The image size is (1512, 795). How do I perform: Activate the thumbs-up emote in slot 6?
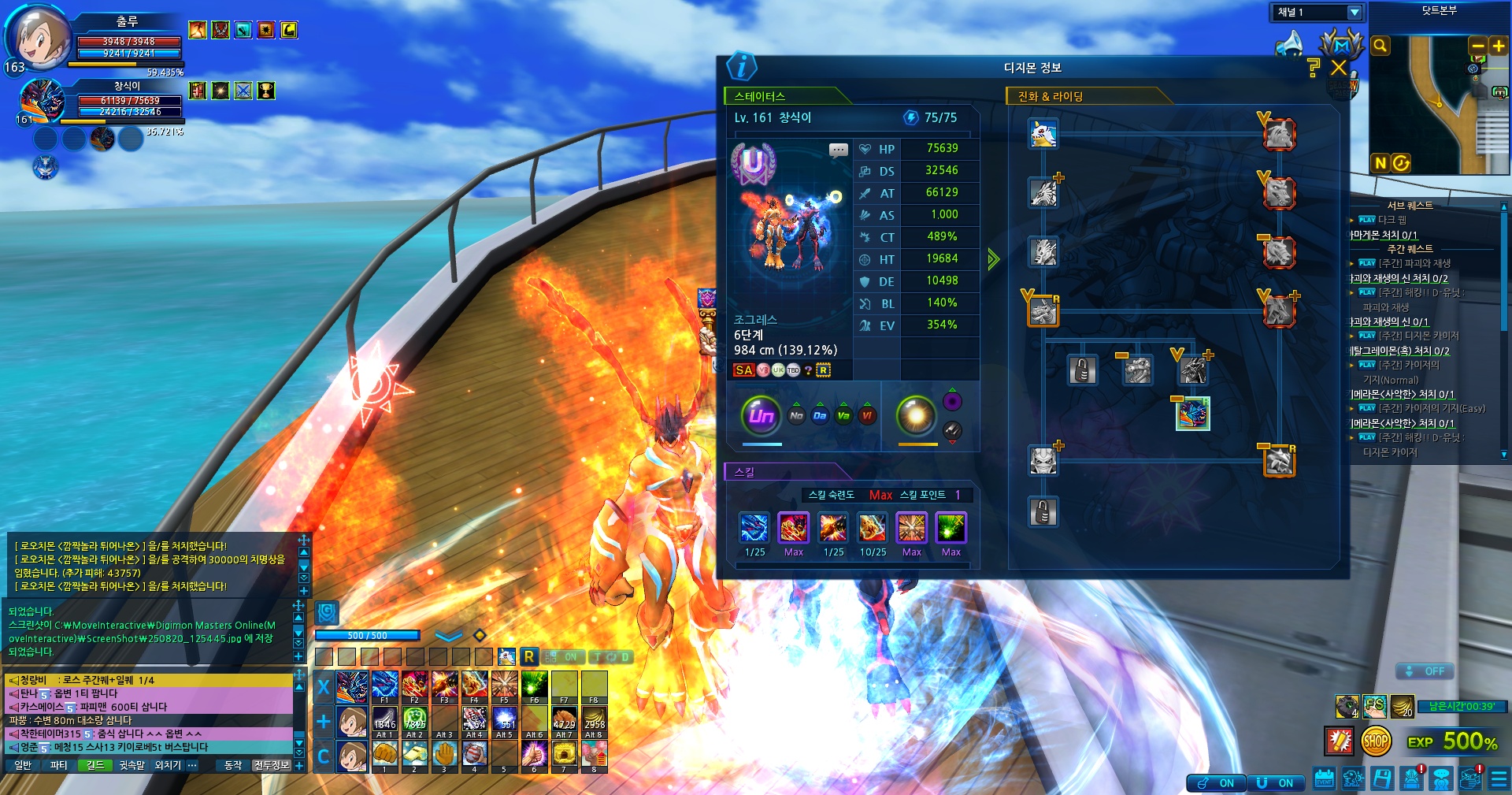[534, 755]
